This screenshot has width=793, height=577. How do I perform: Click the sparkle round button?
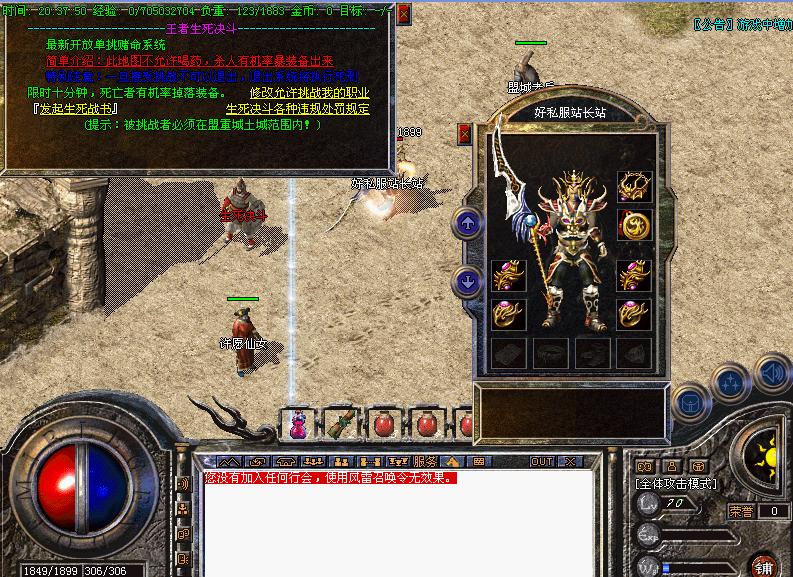click(x=731, y=381)
